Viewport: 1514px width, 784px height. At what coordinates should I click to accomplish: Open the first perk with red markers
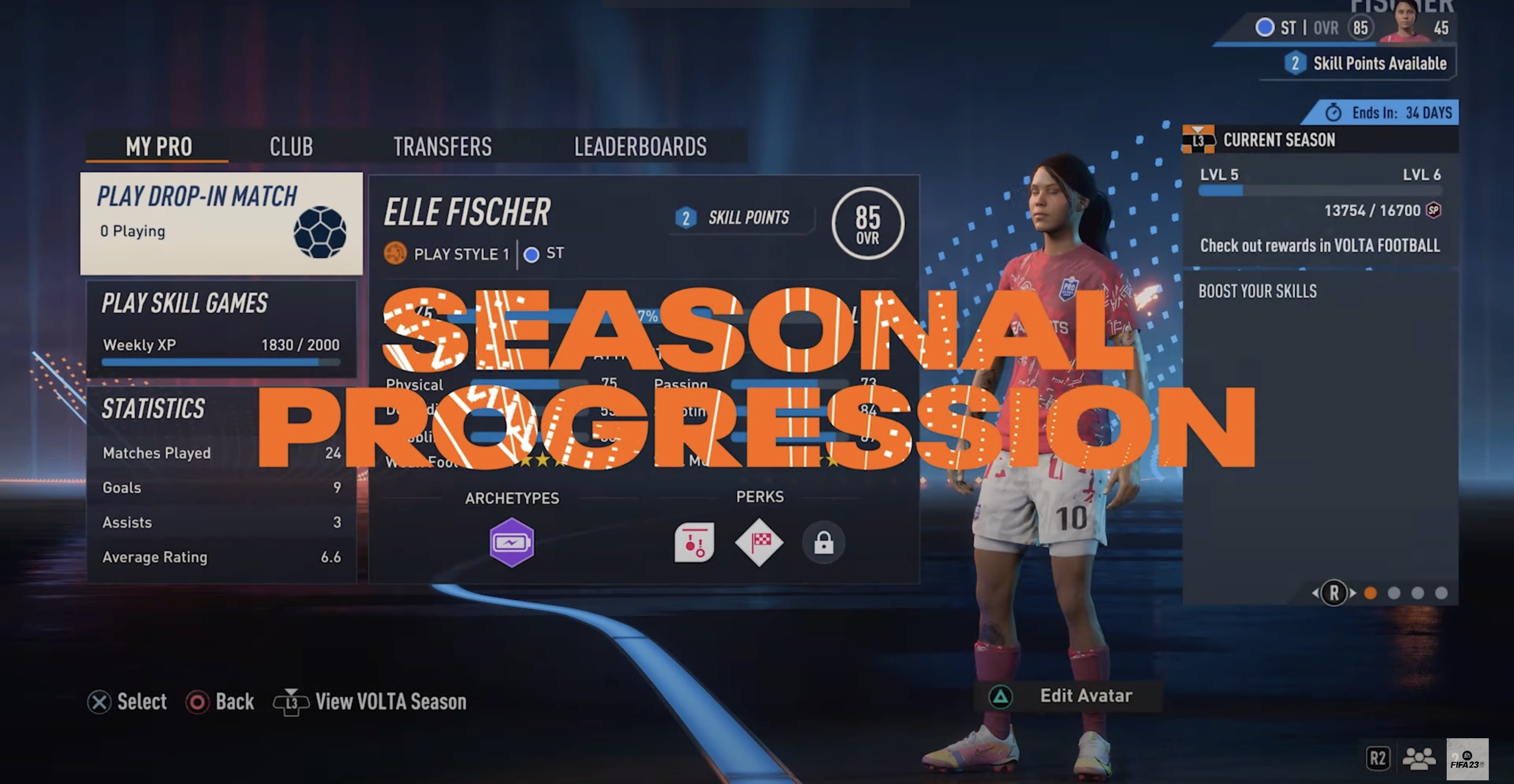pyautogui.click(x=693, y=543)
